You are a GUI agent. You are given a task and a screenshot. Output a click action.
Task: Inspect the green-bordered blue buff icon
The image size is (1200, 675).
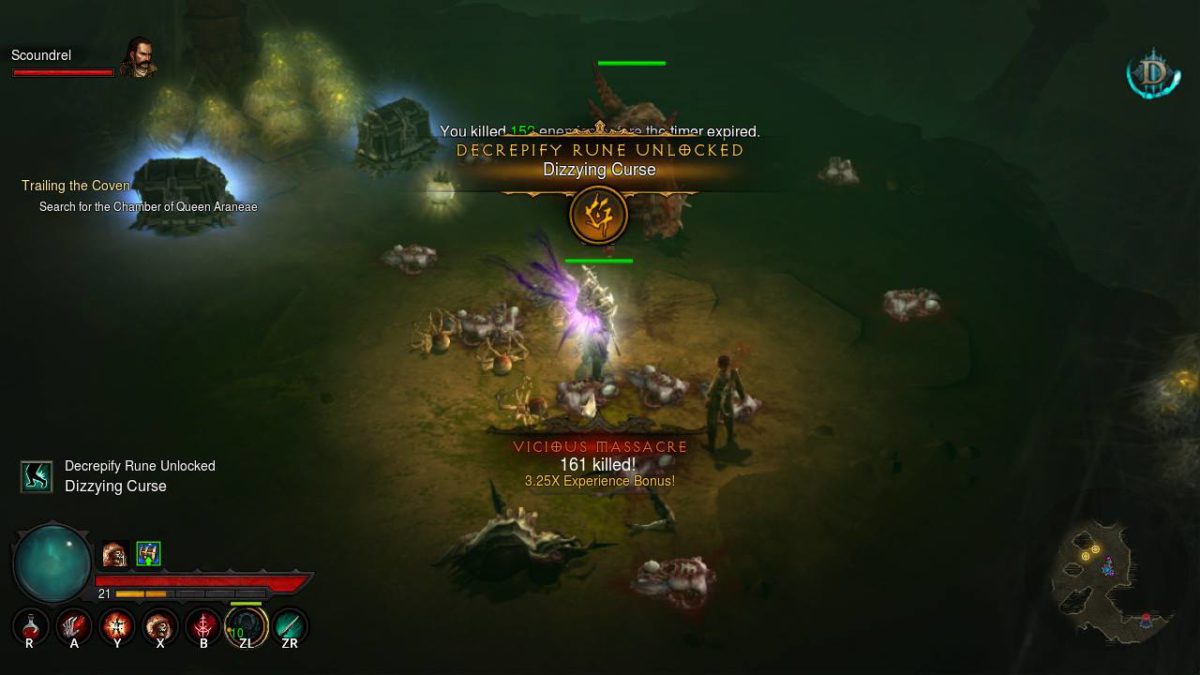(148, 554)
